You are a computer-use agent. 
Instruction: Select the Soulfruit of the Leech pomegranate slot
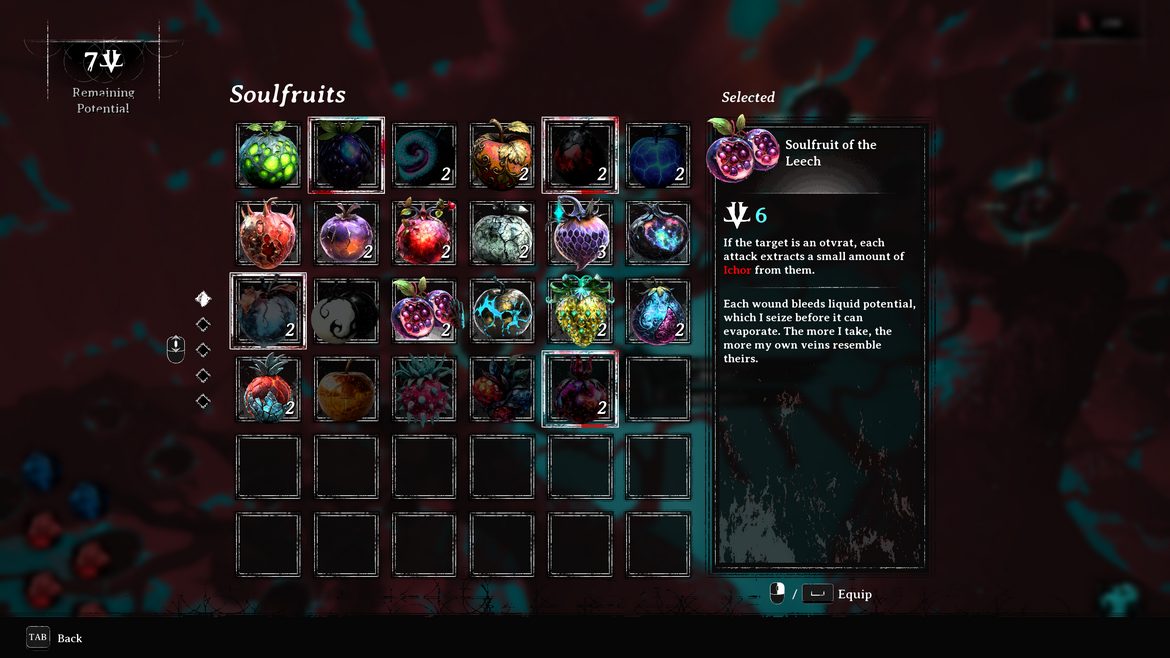coord(424,312)
